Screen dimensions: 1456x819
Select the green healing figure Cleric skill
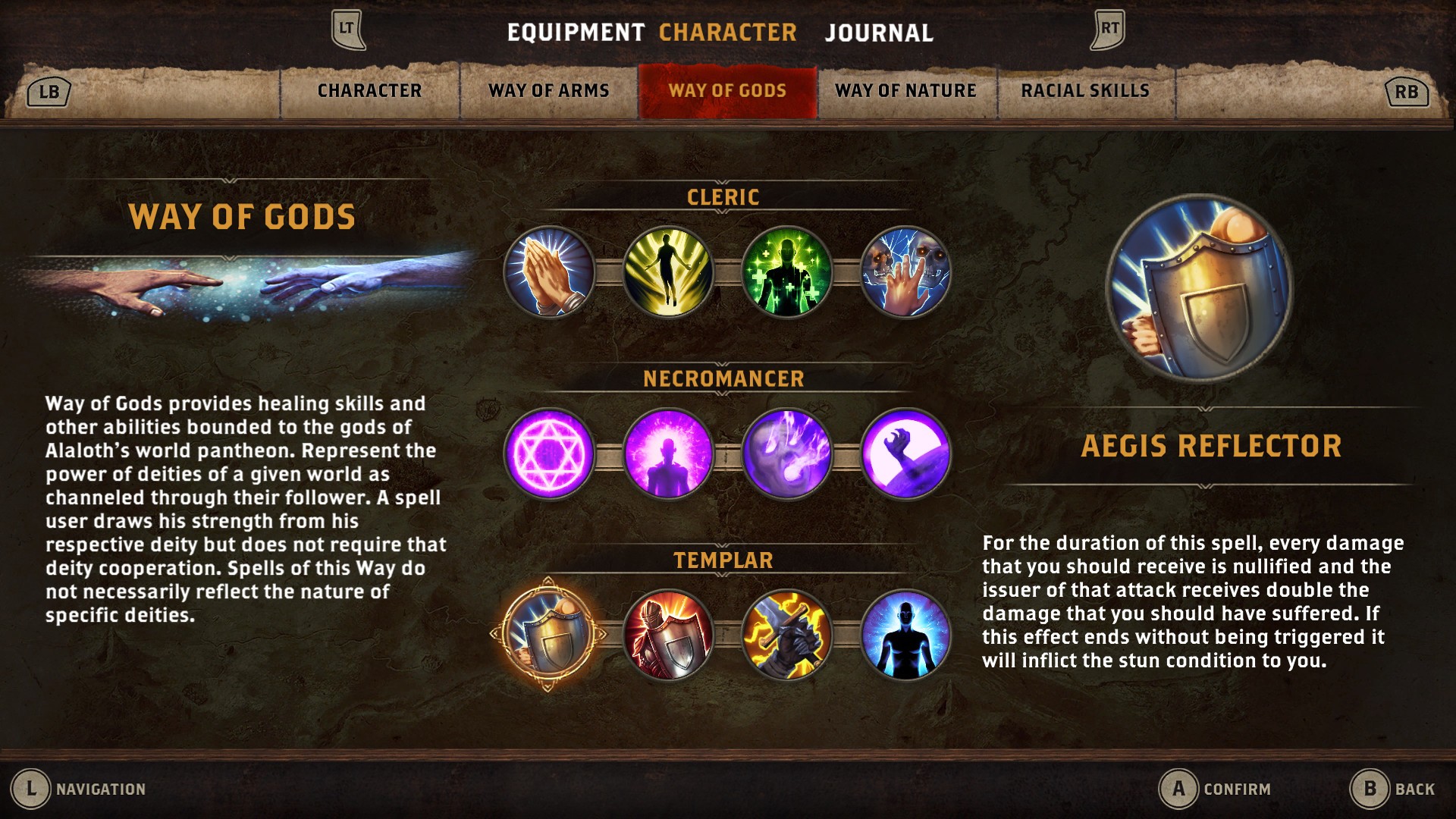(786, 273)
